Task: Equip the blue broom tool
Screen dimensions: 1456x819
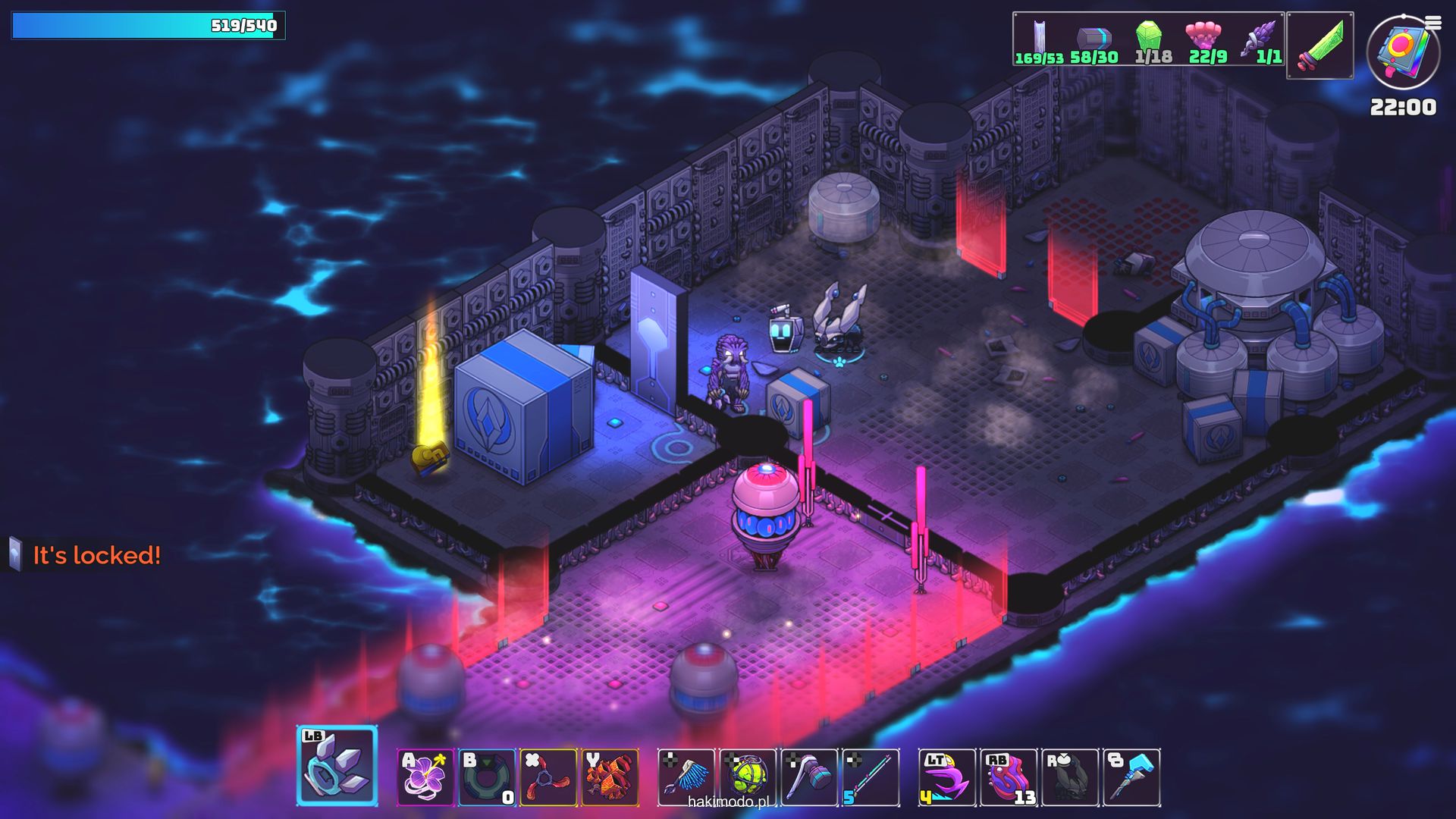Action: [x=686, y=777]
